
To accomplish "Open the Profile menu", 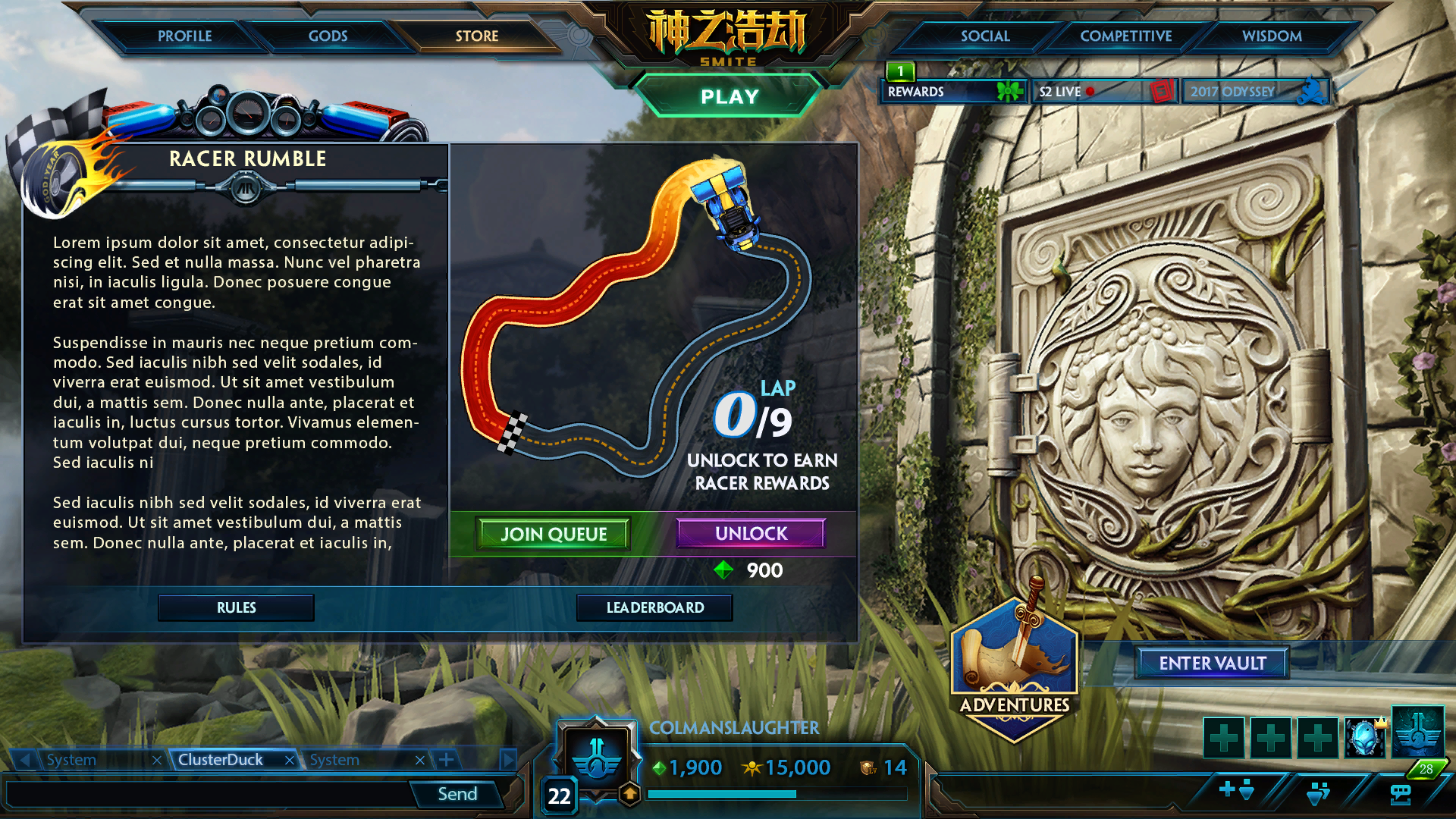I will (184, 36).
